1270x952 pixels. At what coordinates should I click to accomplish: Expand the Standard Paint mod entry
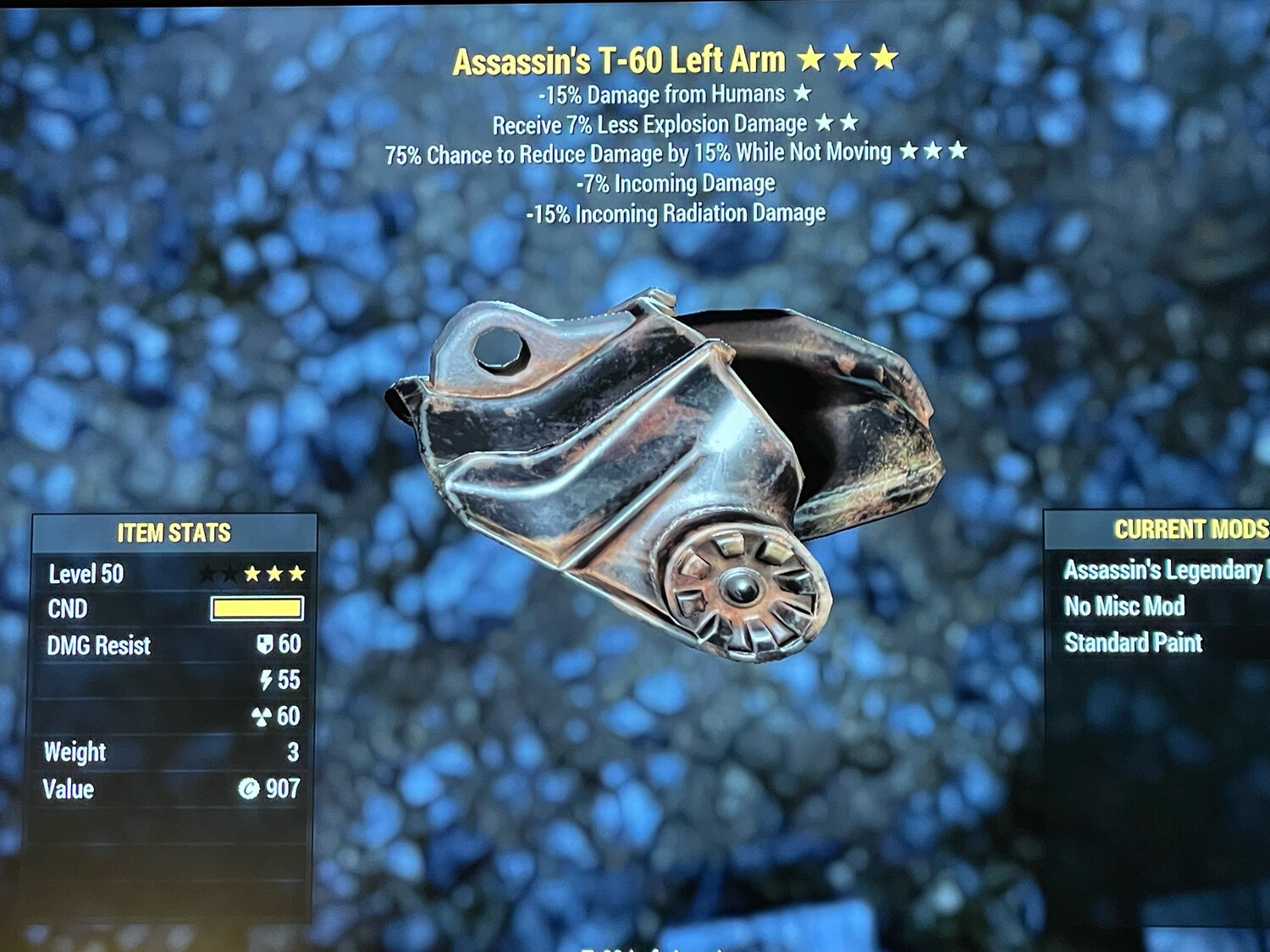(1132, 643)
